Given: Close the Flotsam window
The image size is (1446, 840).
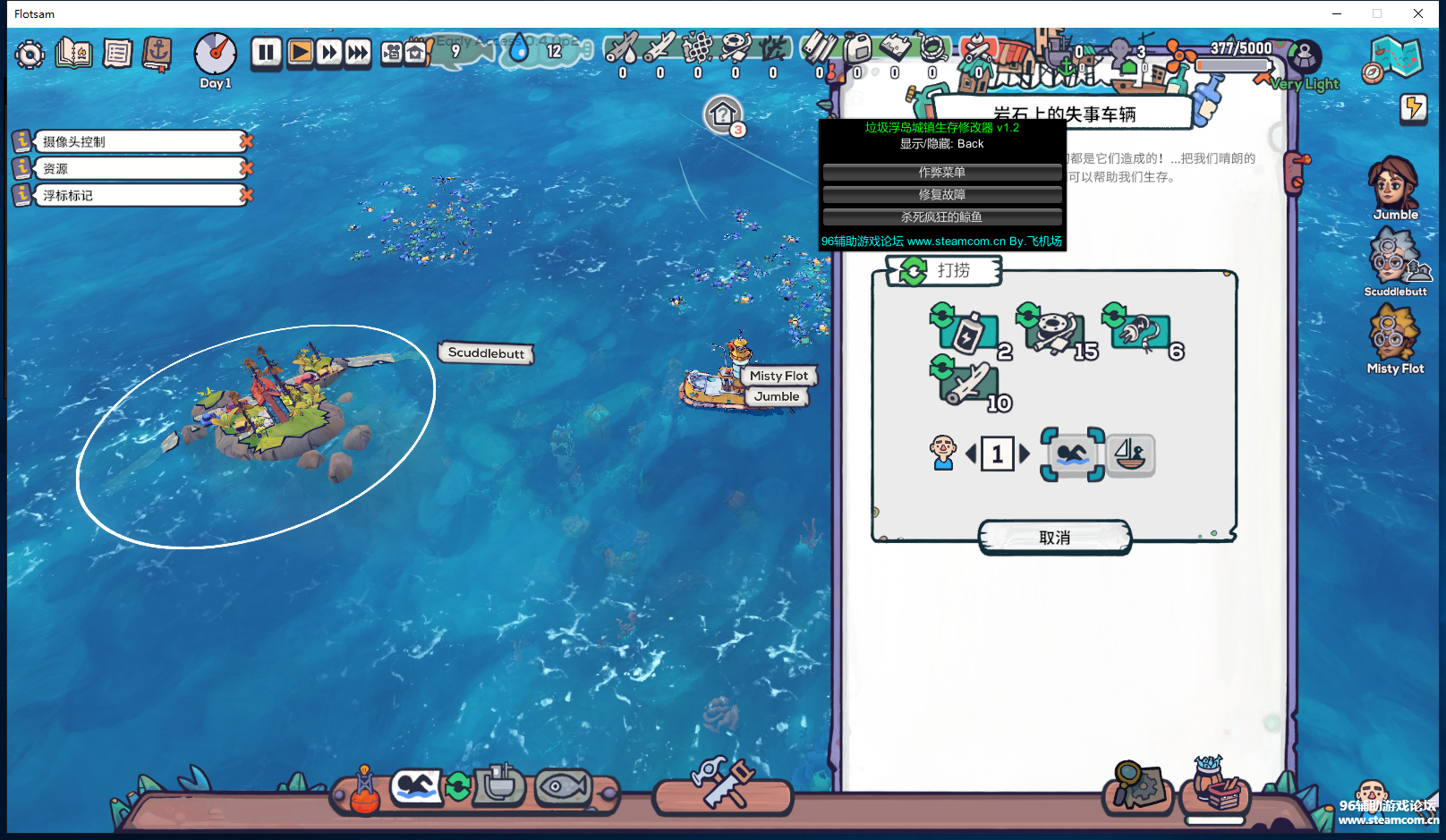Looking at the screenshot, I should (x=1418, y=13).
